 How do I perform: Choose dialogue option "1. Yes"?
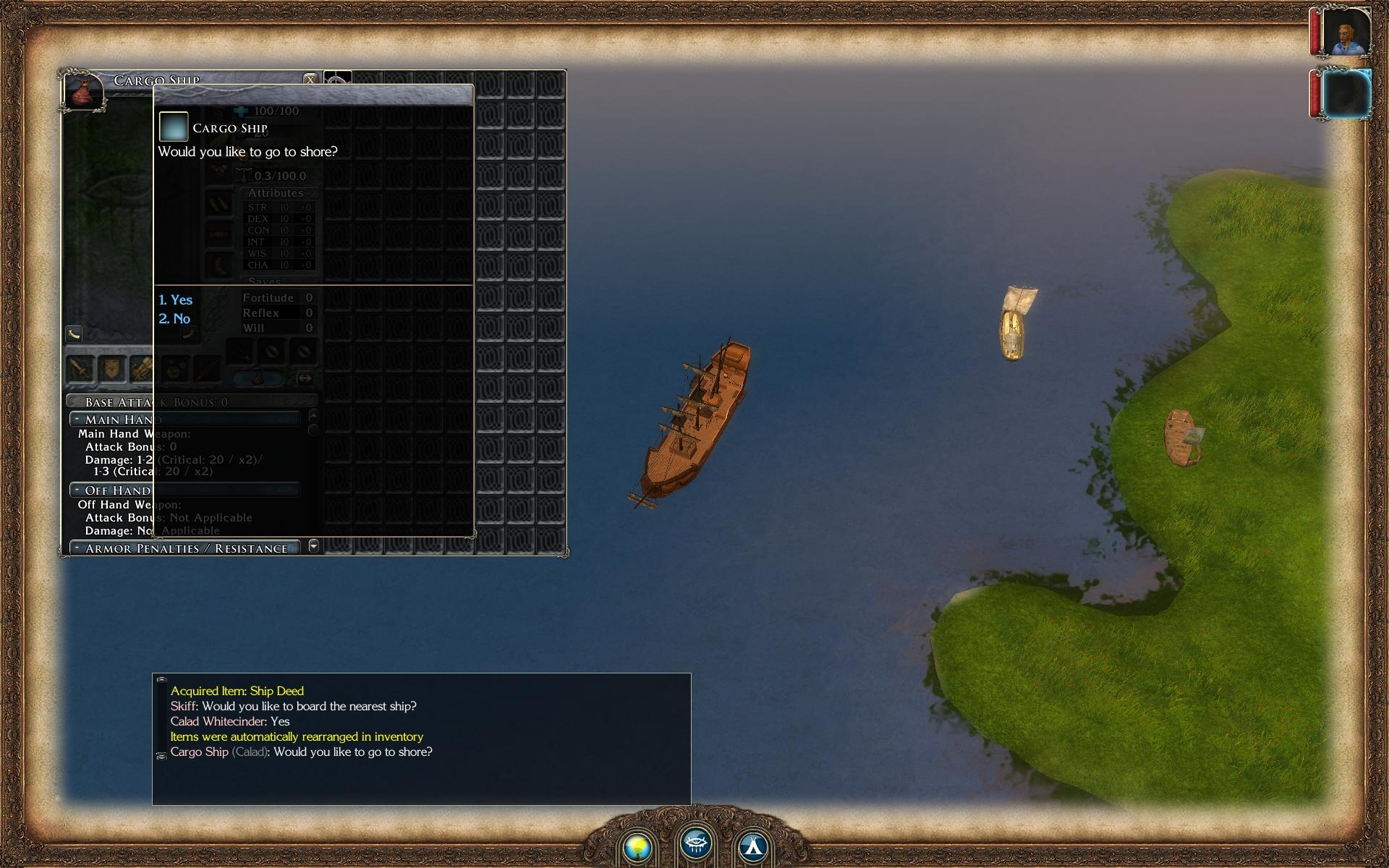(176, 299)
